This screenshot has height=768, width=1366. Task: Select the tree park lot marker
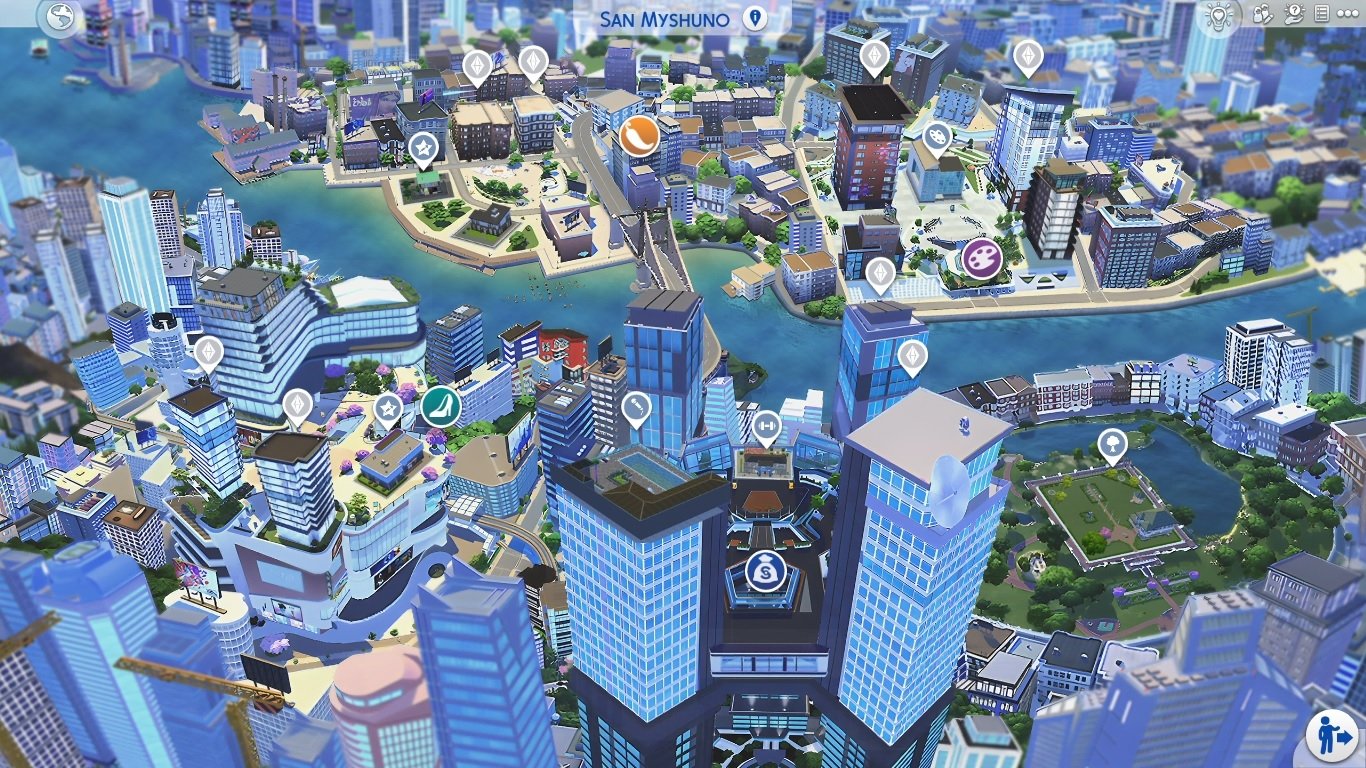click(1112, 443)
